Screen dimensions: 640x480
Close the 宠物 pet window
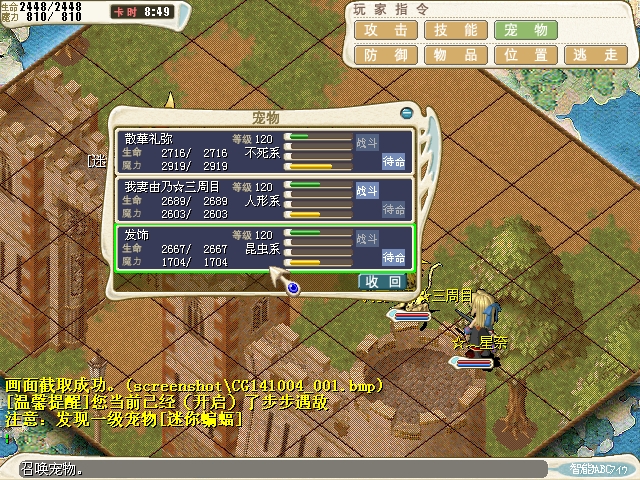[406, 113]
